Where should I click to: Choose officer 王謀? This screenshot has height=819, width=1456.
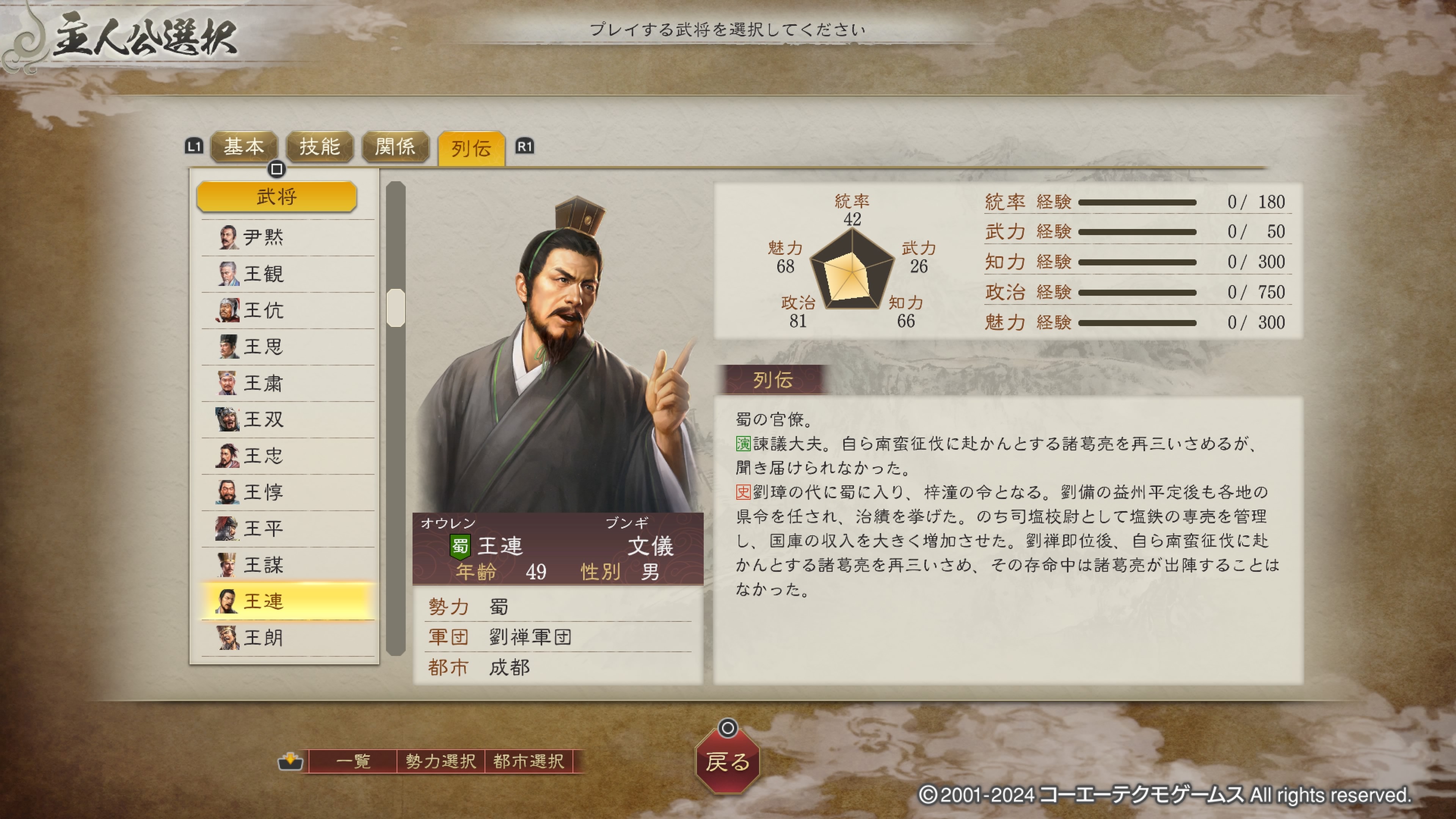coord(287,565)
